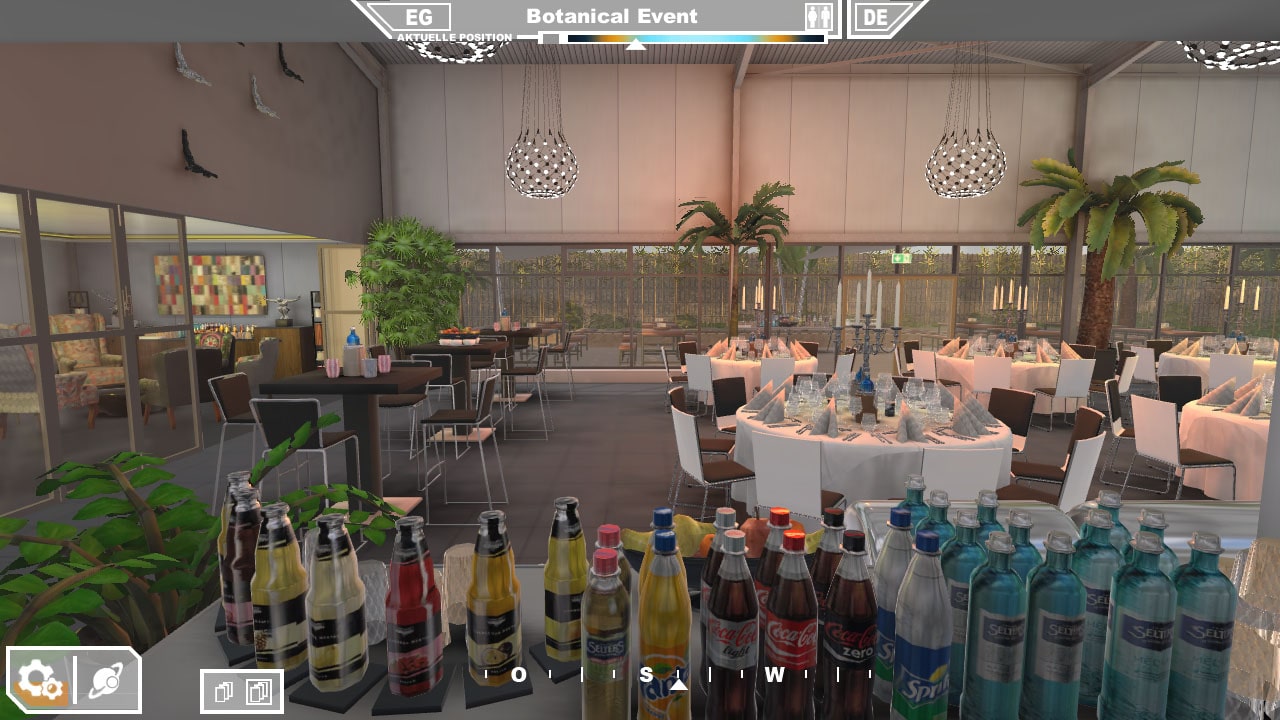The width and height of the screenshot is (1280, 720).
Task: Open the gear settings icon
Action: pos(40,681)
